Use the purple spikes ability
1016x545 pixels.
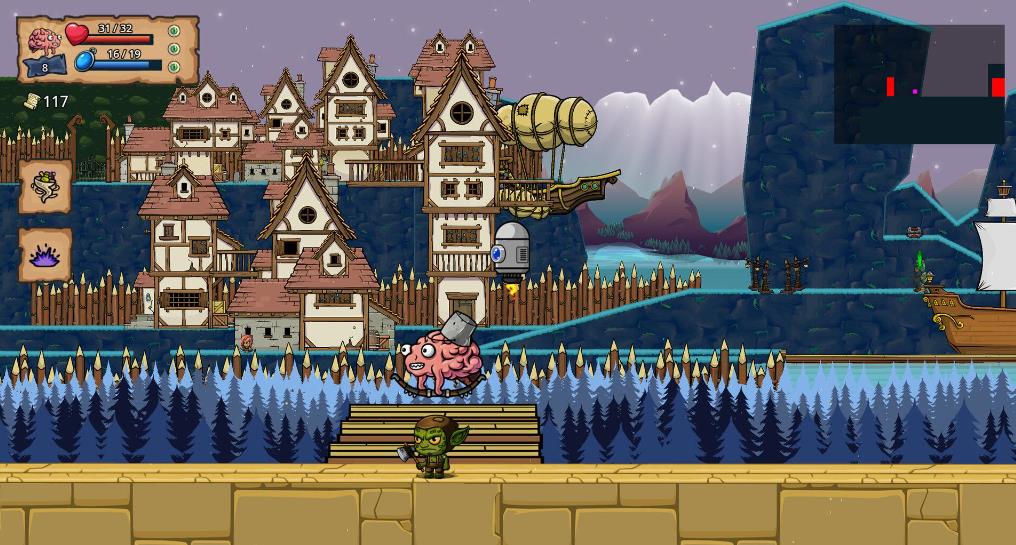click(x=46, y=255)
